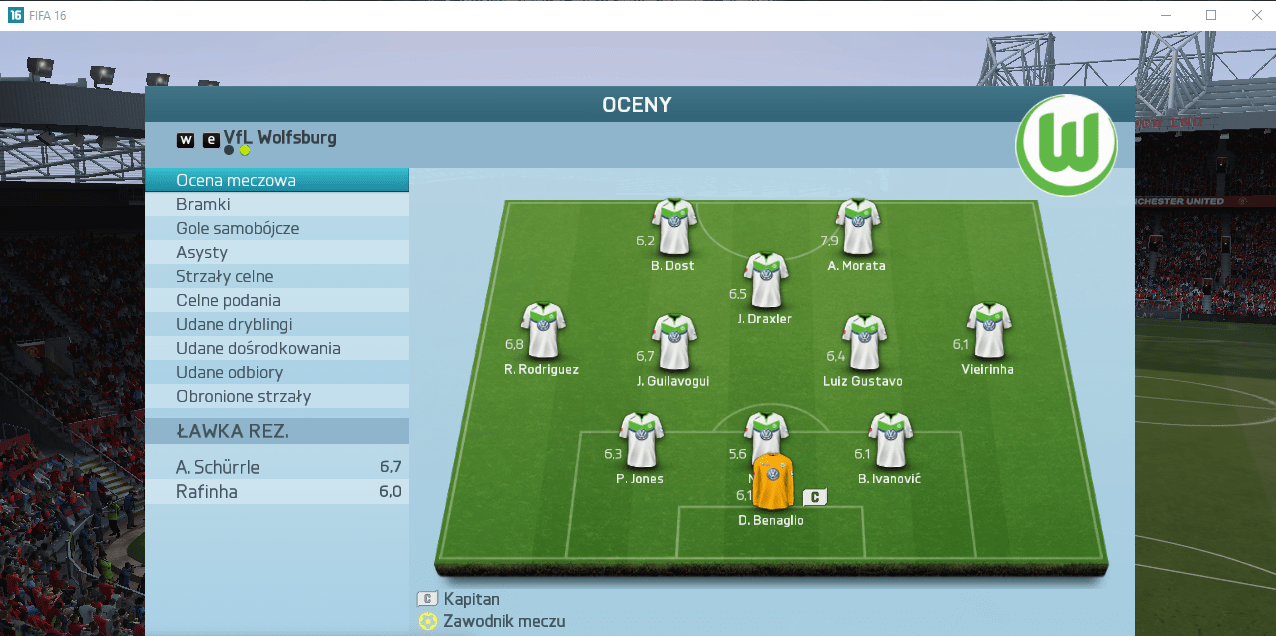
Task: Select R. Rodriguez's shirt on the pitch
Action: 543,331
